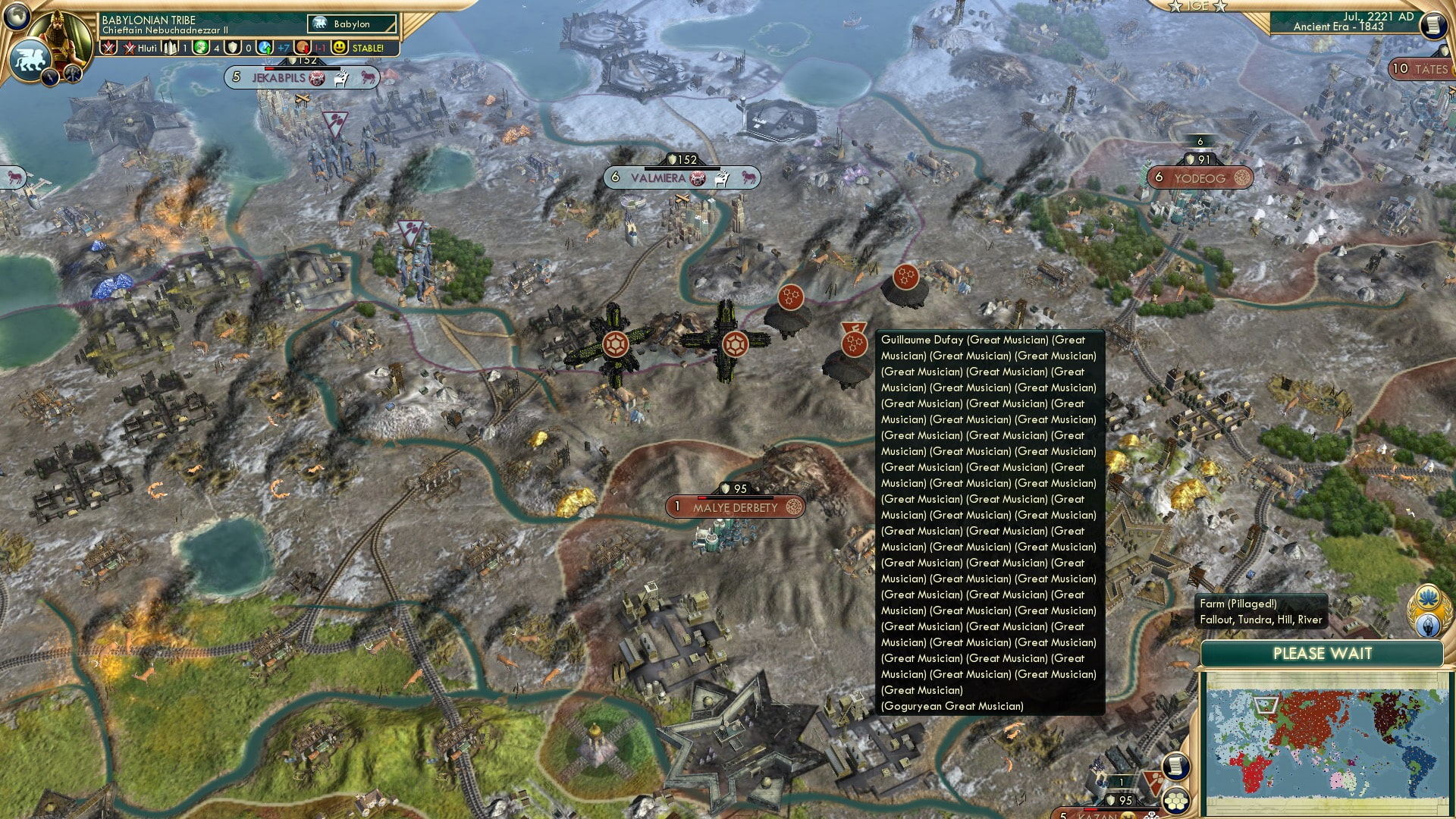The height and width of the screenshot is (819, 1456).
Task: Click the crossed hammers icon under the portrait
Action: (73, 73)
